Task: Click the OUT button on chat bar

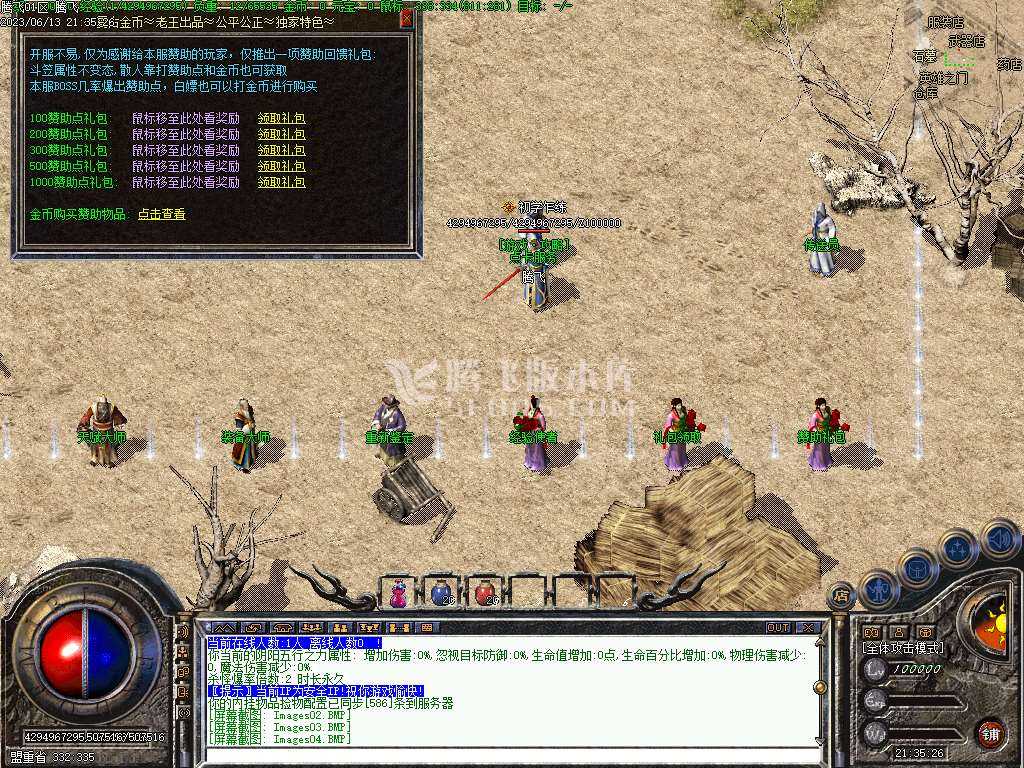Action: click(778, 628)
